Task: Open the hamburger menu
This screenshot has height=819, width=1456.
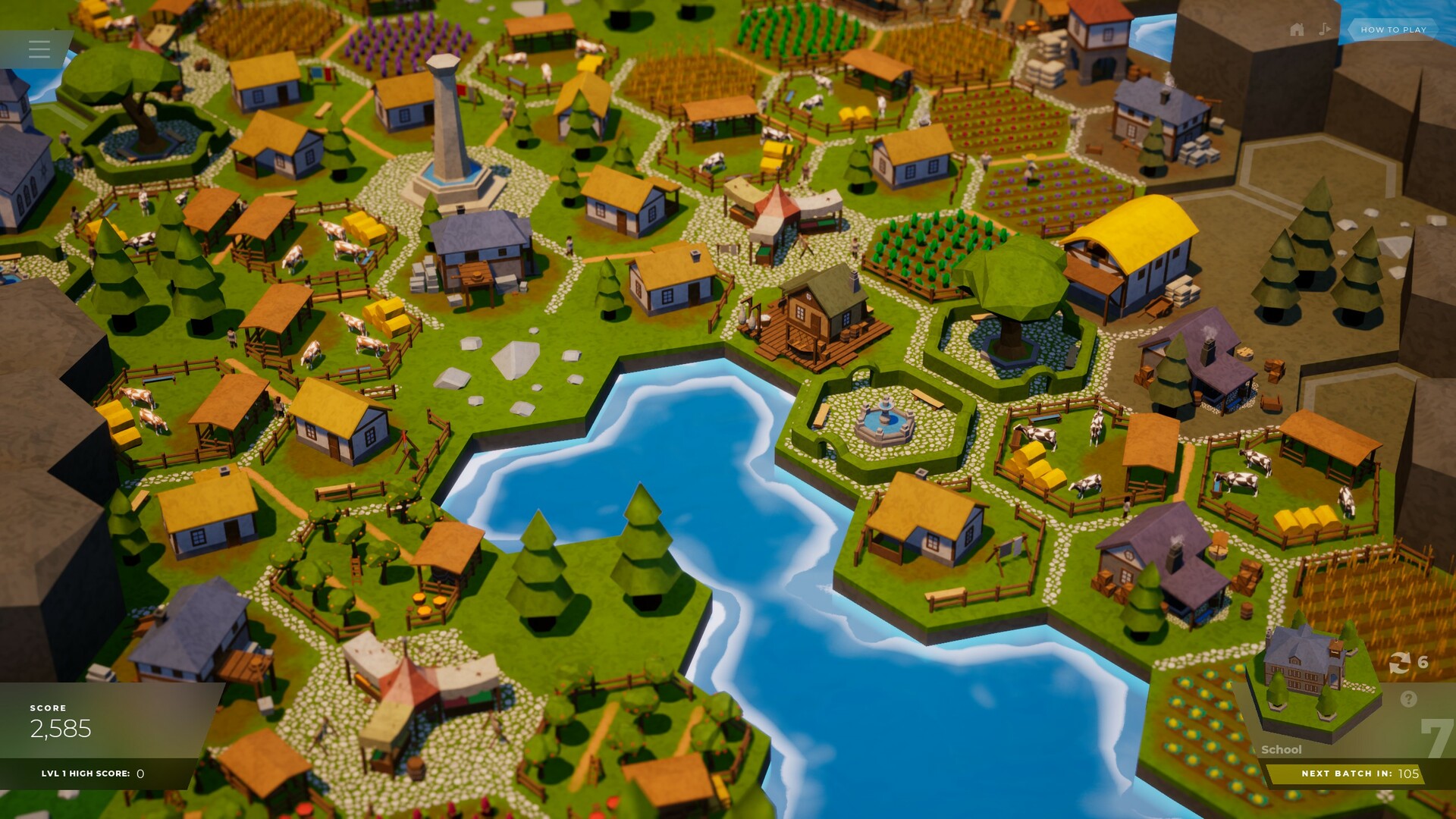Action: [x=38, y=49]
